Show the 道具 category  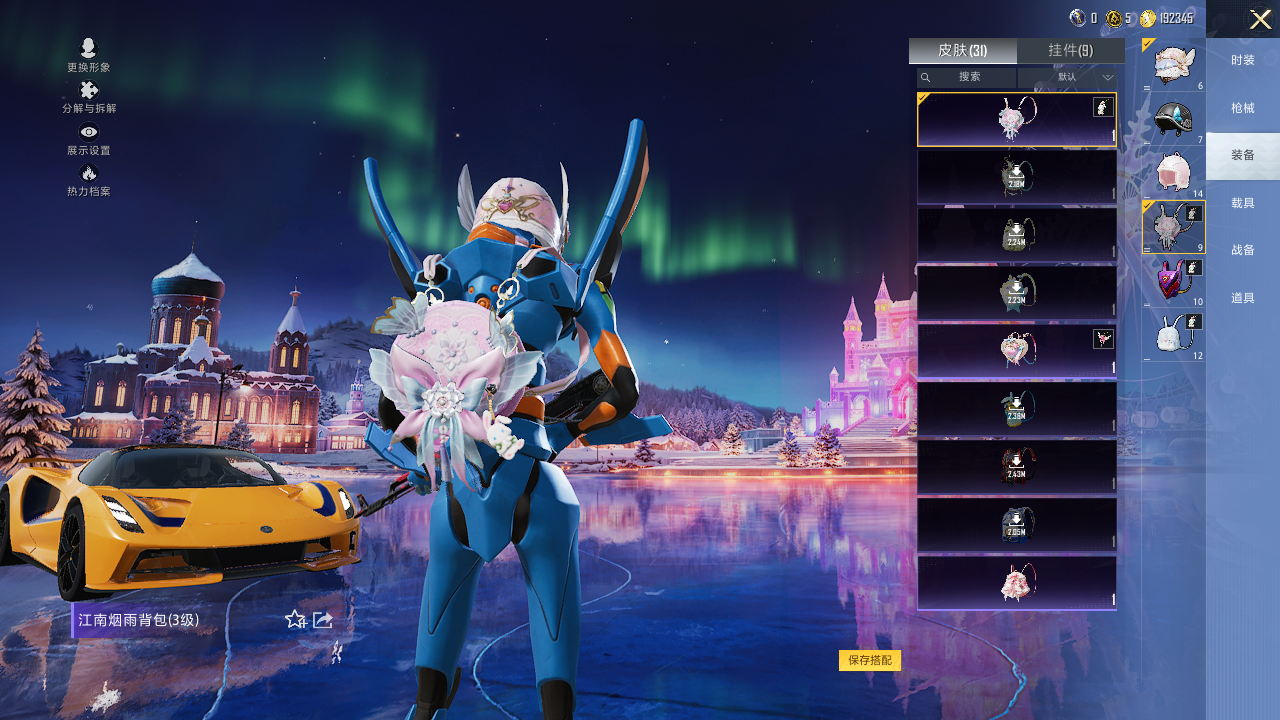click(x=1243, y=298)
